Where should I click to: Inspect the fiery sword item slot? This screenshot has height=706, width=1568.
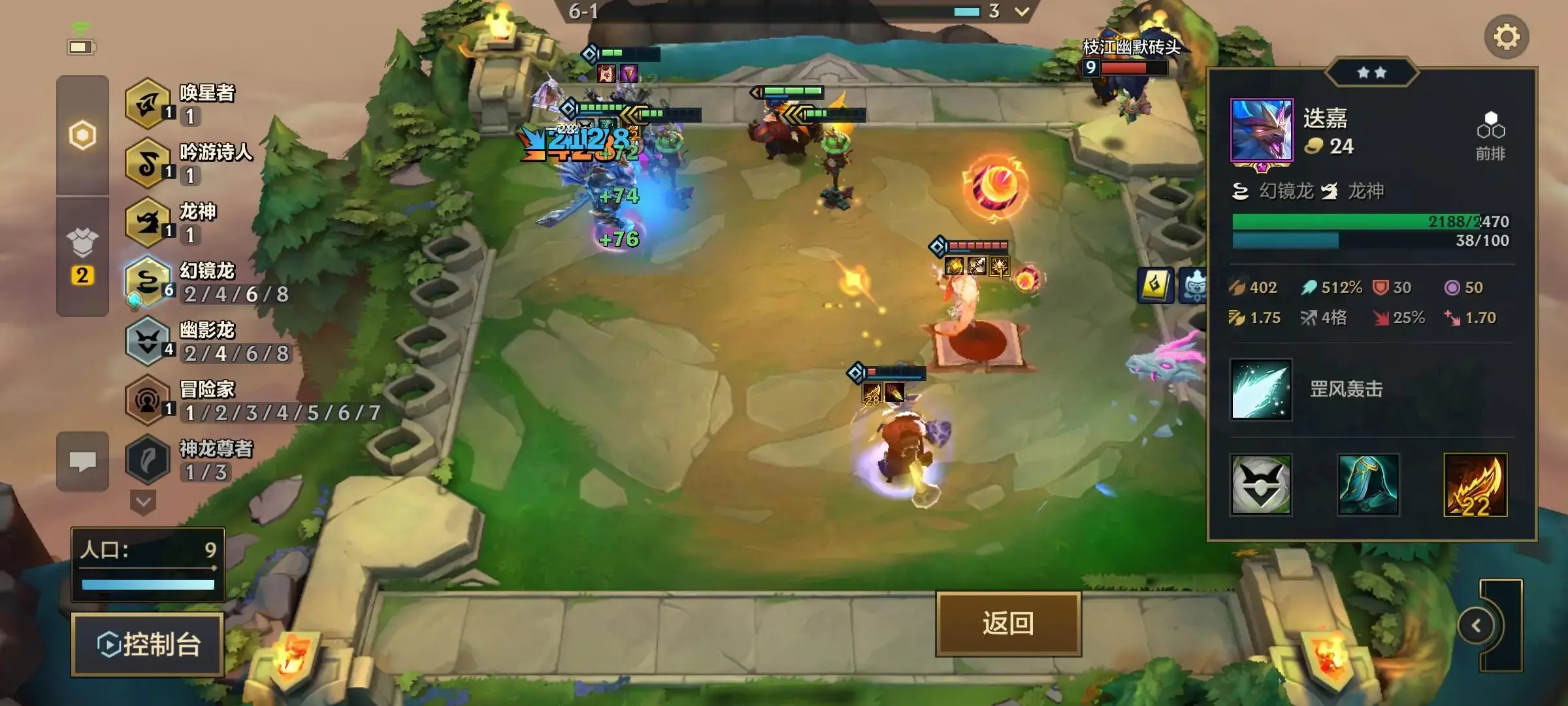click(1475, 485)
